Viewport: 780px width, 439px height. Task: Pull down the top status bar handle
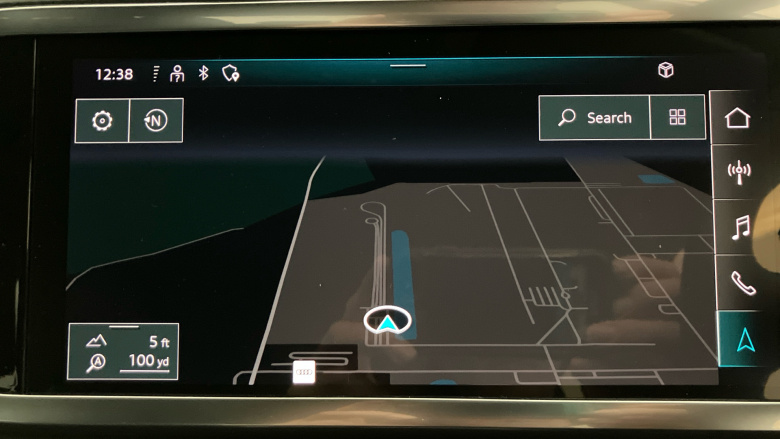tap(408, 66)
